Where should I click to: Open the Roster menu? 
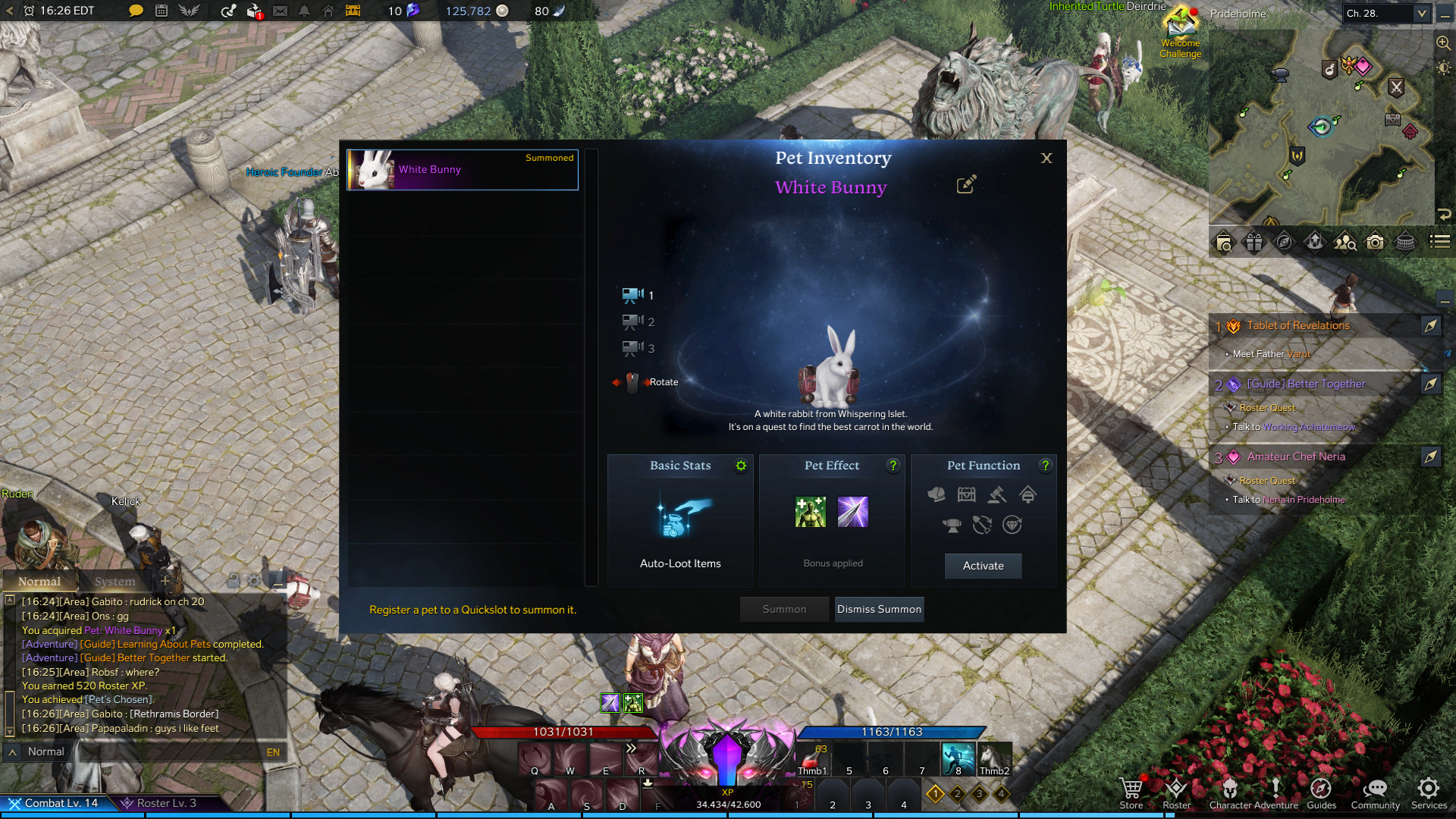(1176, 792)
